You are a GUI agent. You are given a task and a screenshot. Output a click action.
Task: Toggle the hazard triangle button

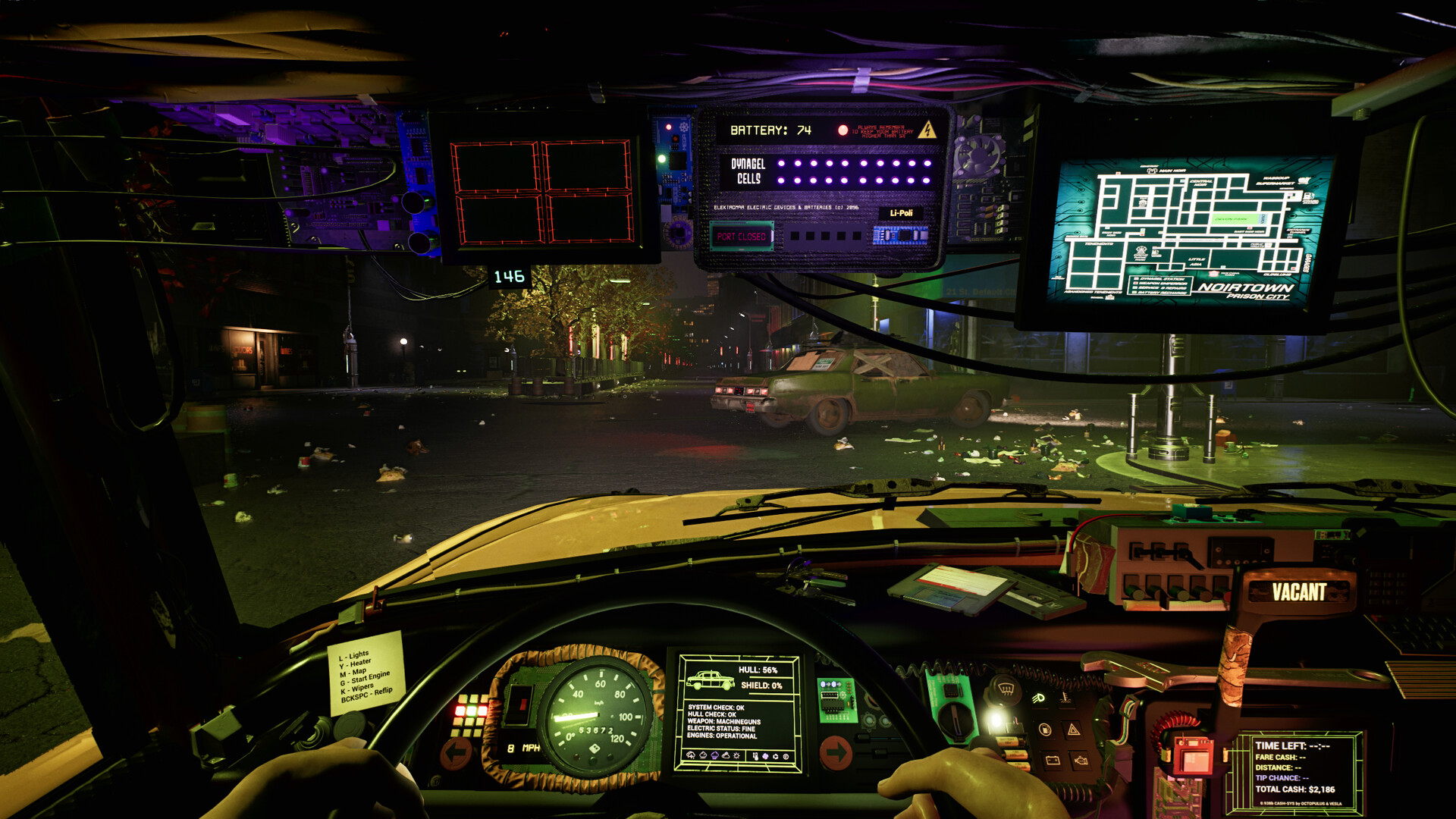pyautogui.click(x=1074, y=730)
